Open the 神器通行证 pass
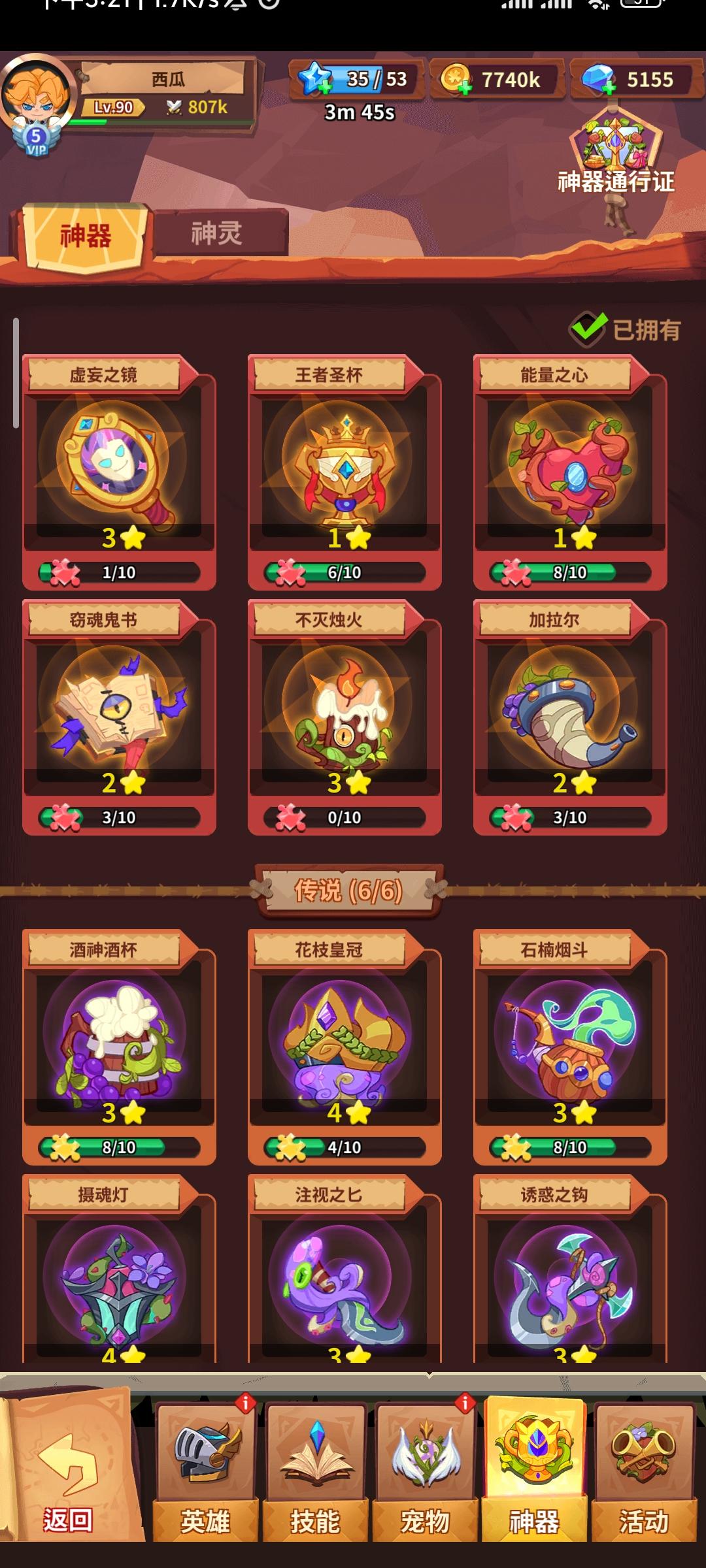This screenshot has height=1568, width=706. [x=615, y=155]
